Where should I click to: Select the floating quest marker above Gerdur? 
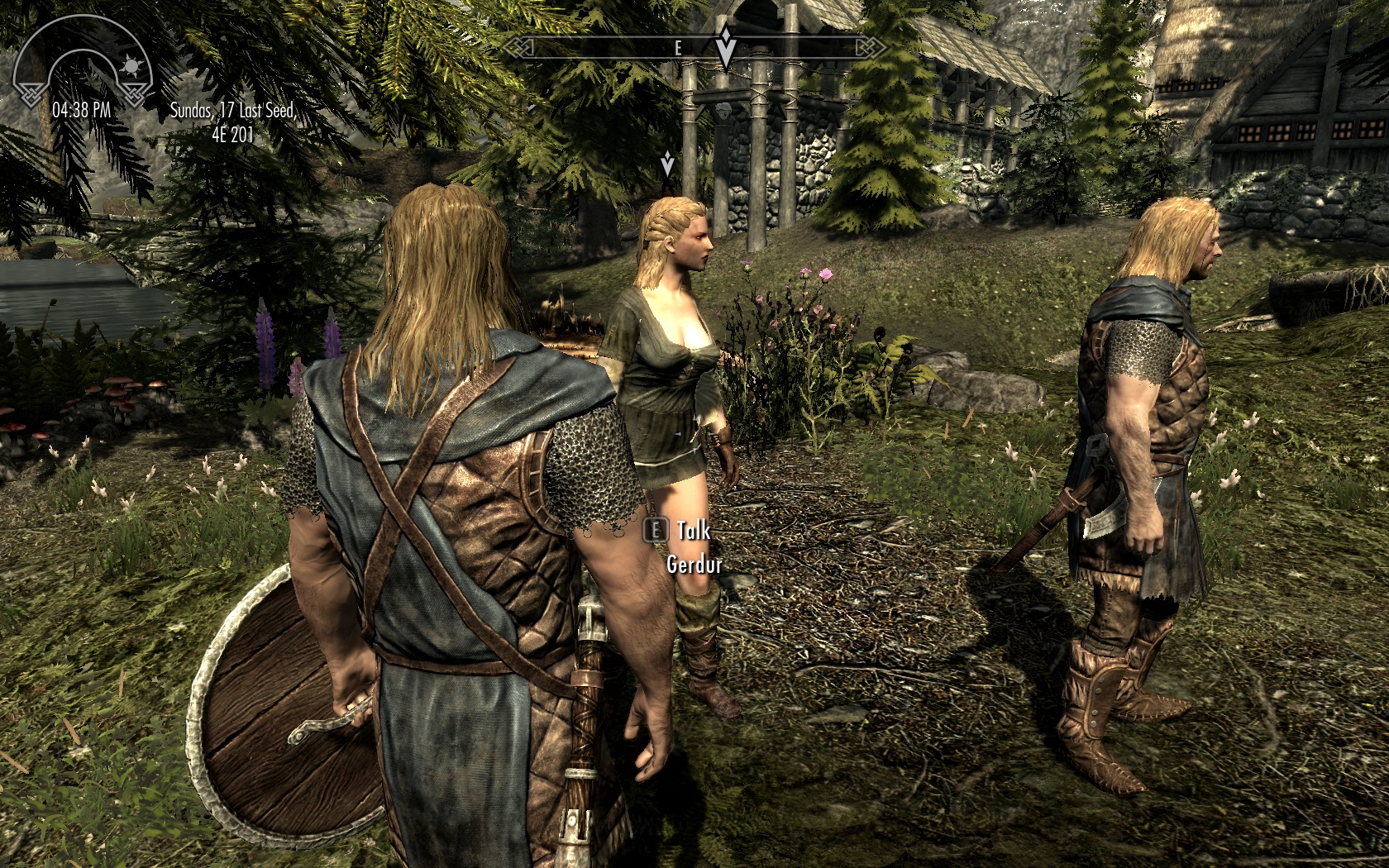coord(667,164)
